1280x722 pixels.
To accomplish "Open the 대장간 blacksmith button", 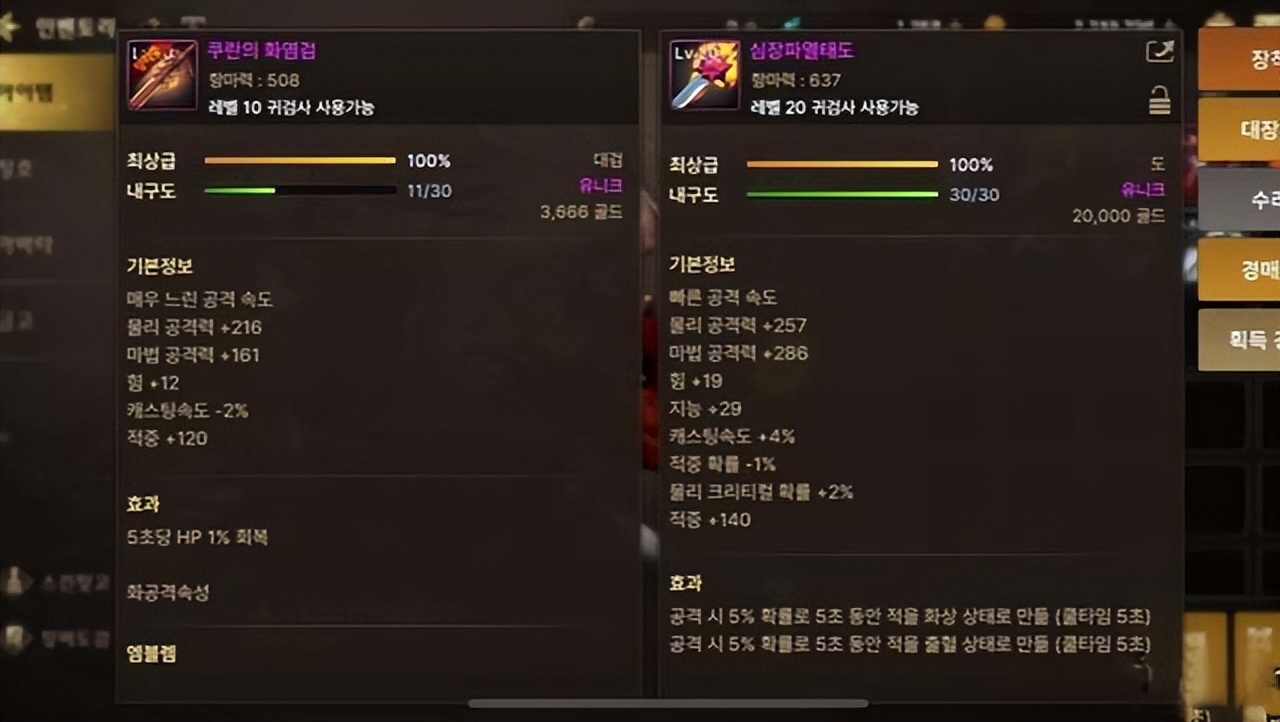I will click(1240, 131).
